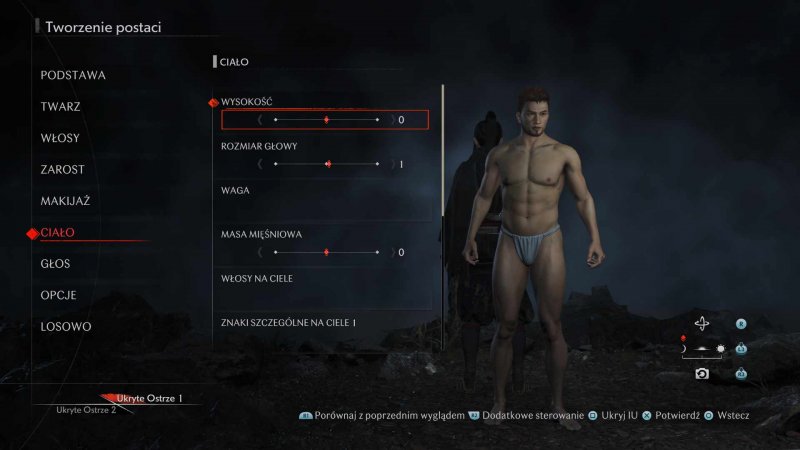Switch to Ukryte Ostrze 2 preset
The width and height of the screenshot is (800, 450).
[86, 410]
